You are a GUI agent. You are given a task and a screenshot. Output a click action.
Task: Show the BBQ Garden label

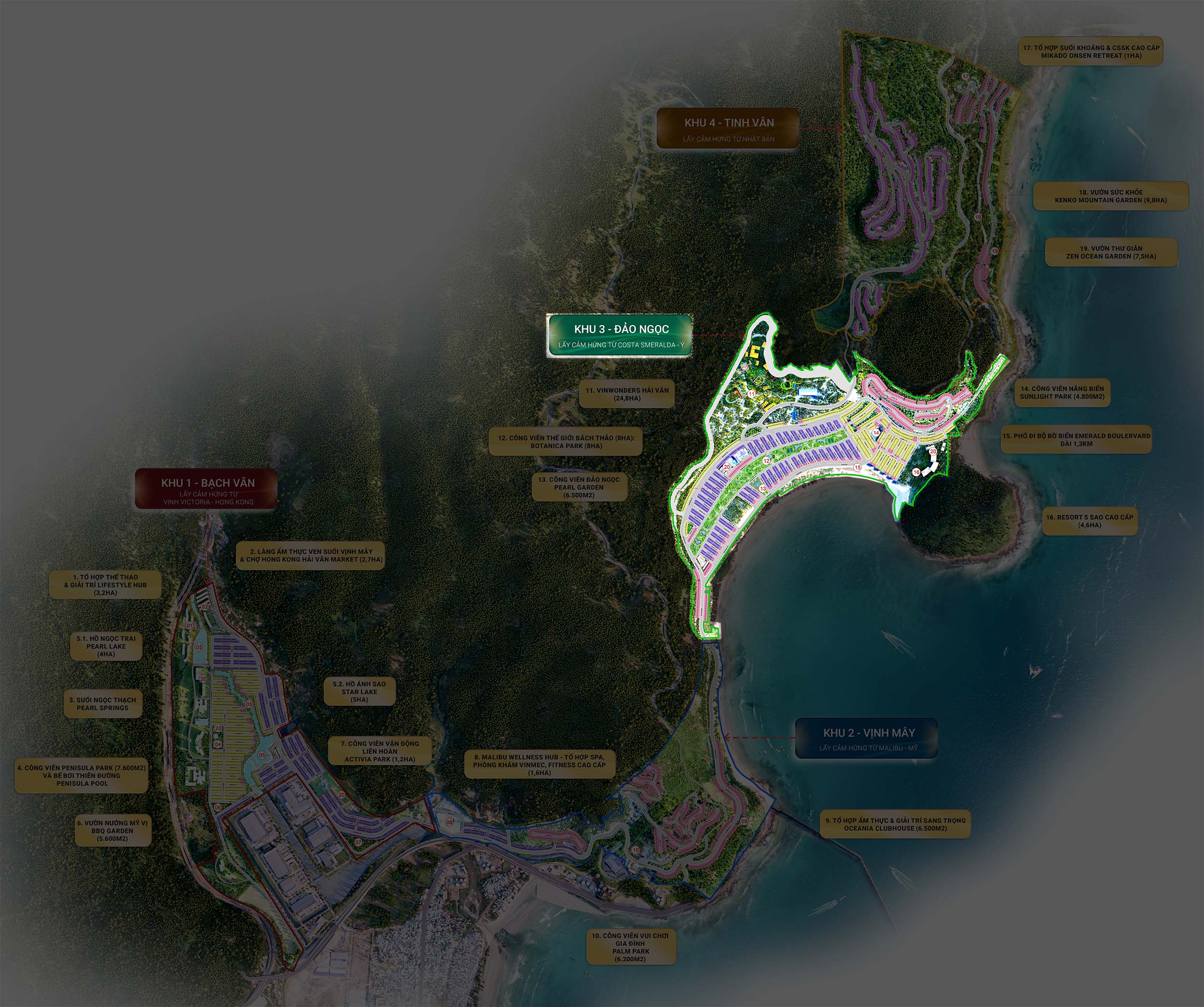click(x=112, y=830)
